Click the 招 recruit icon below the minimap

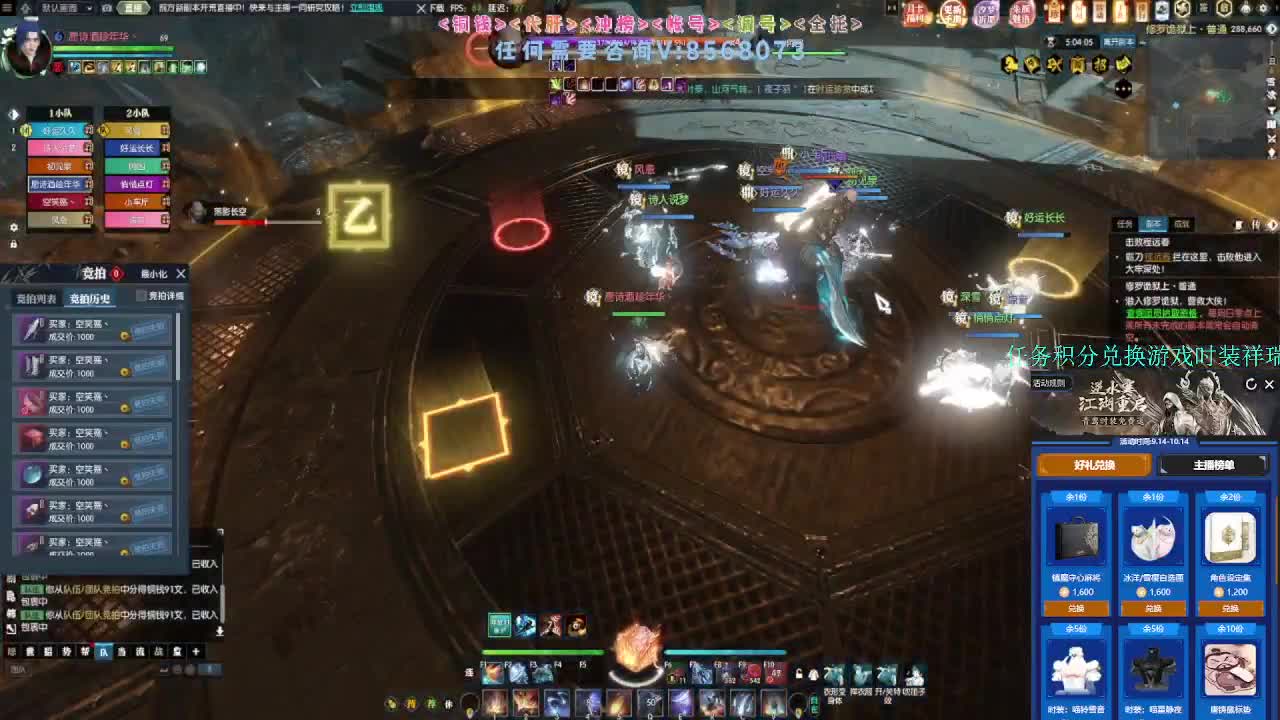coord(1101,65)
